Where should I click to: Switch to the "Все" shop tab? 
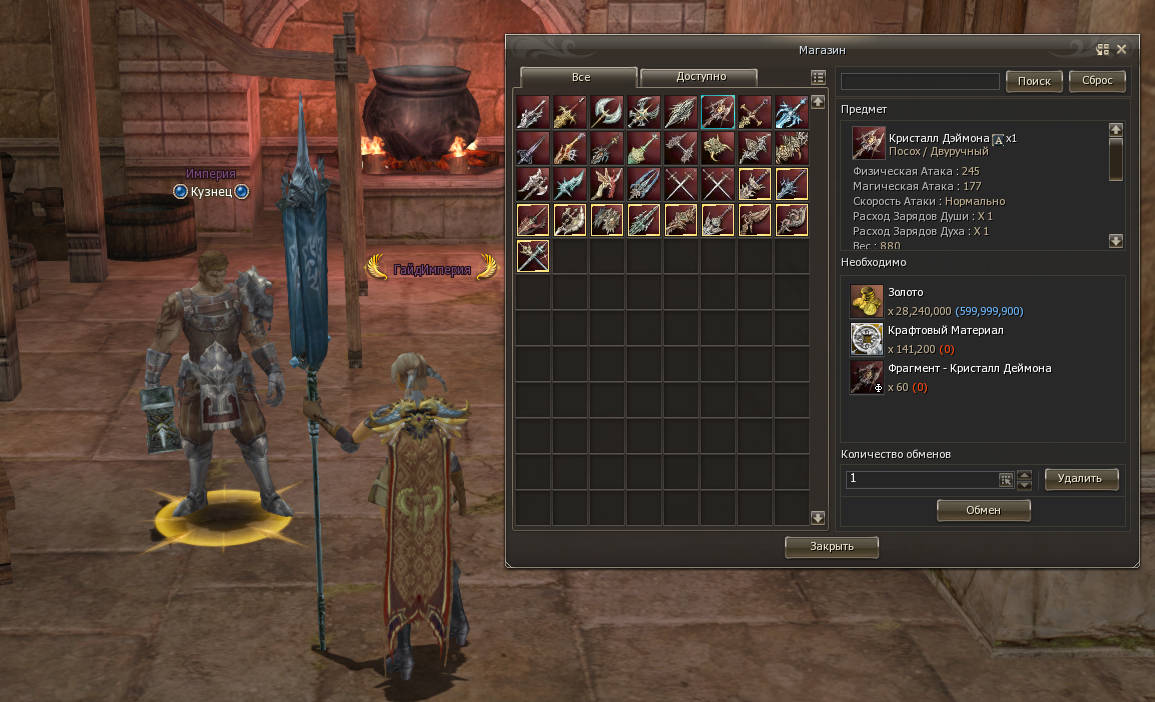(x=579, y=77)
